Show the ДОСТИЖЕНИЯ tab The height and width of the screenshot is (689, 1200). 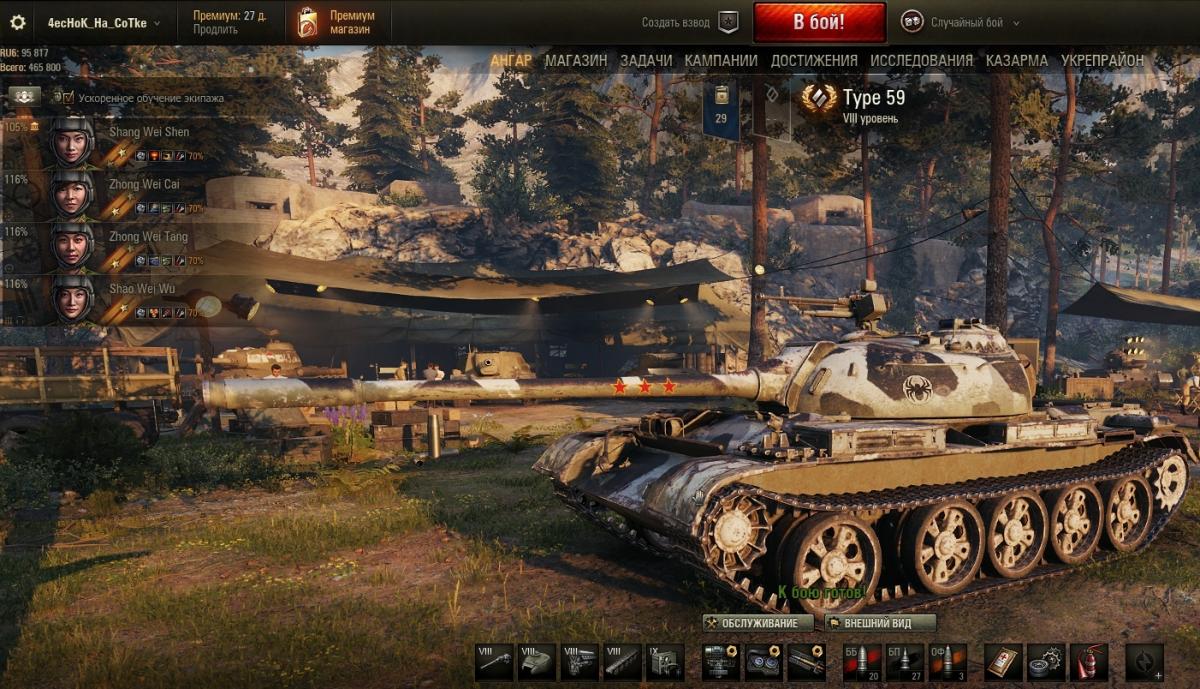point(814,60)
